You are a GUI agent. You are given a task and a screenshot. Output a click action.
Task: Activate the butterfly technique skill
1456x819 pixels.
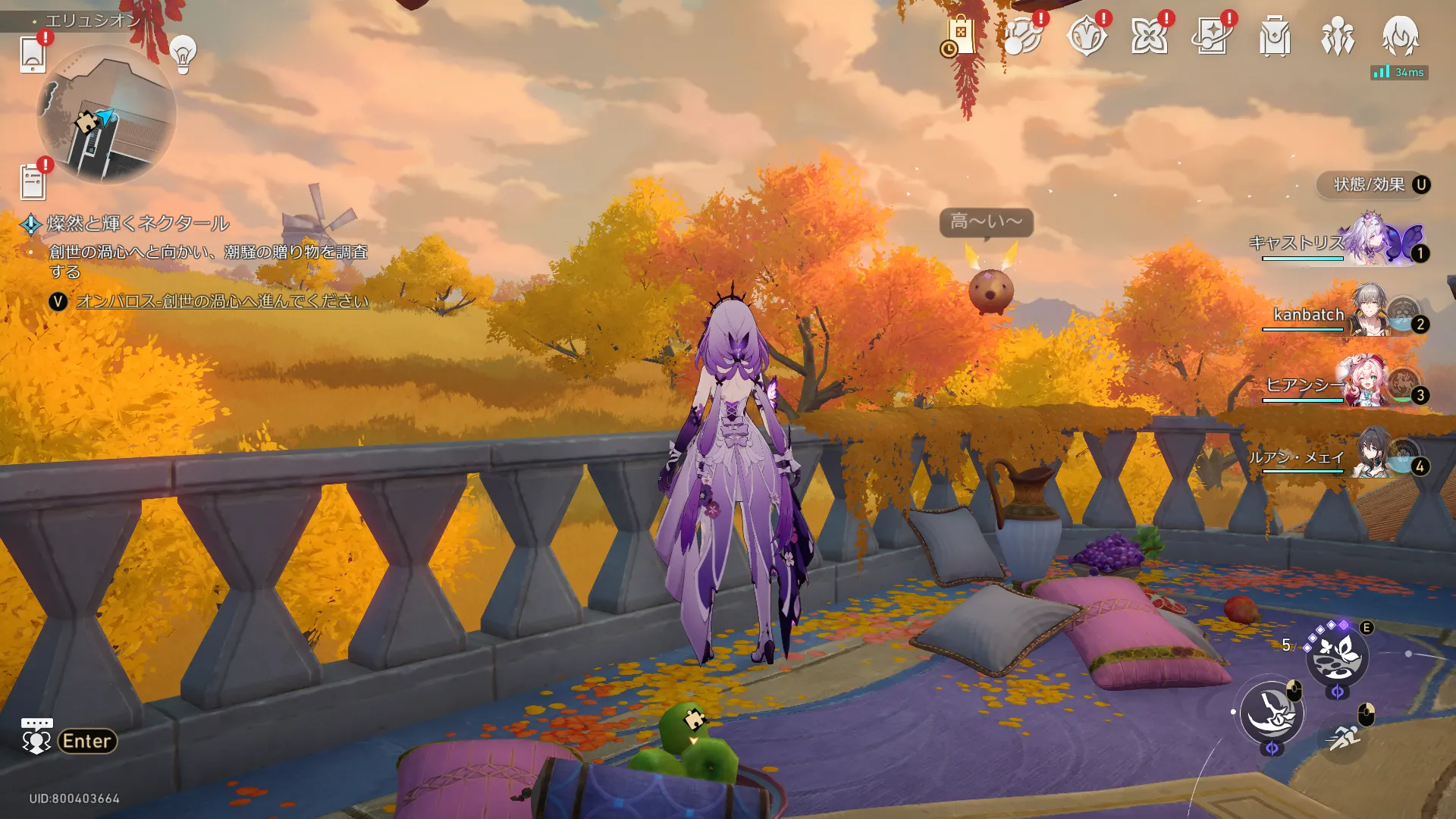(1336, 657)
